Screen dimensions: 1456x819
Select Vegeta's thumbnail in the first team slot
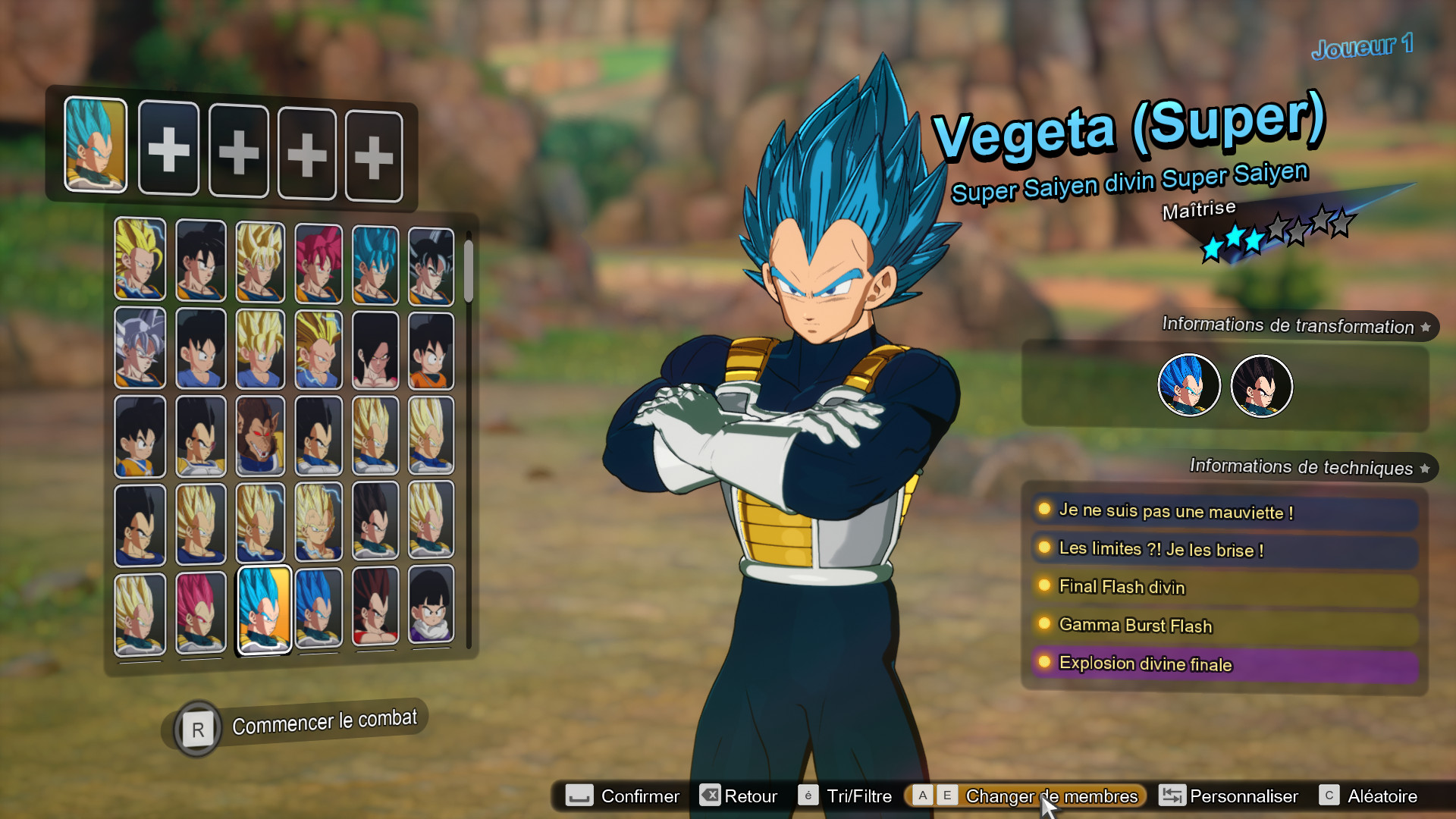click(x=95, y=148)
